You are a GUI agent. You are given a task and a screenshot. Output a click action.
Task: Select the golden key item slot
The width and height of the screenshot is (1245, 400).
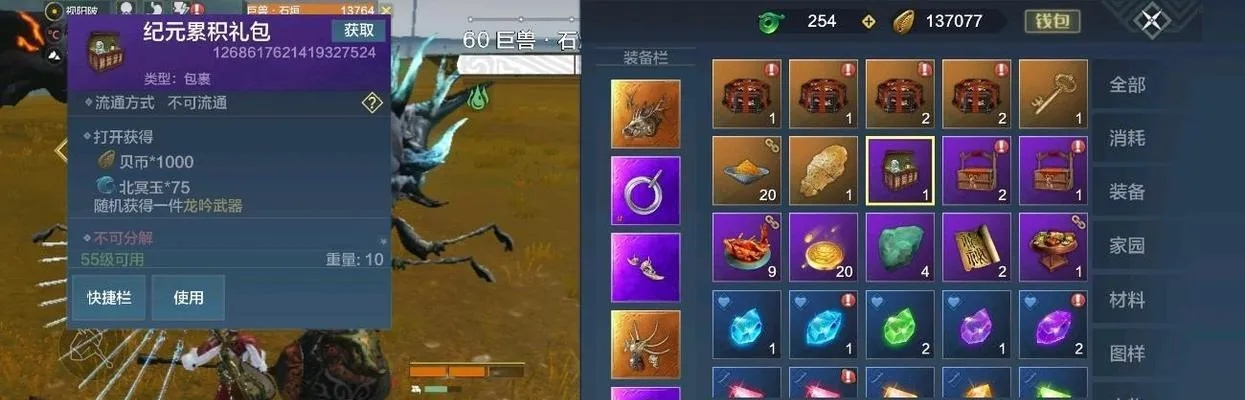[1053, 94]
